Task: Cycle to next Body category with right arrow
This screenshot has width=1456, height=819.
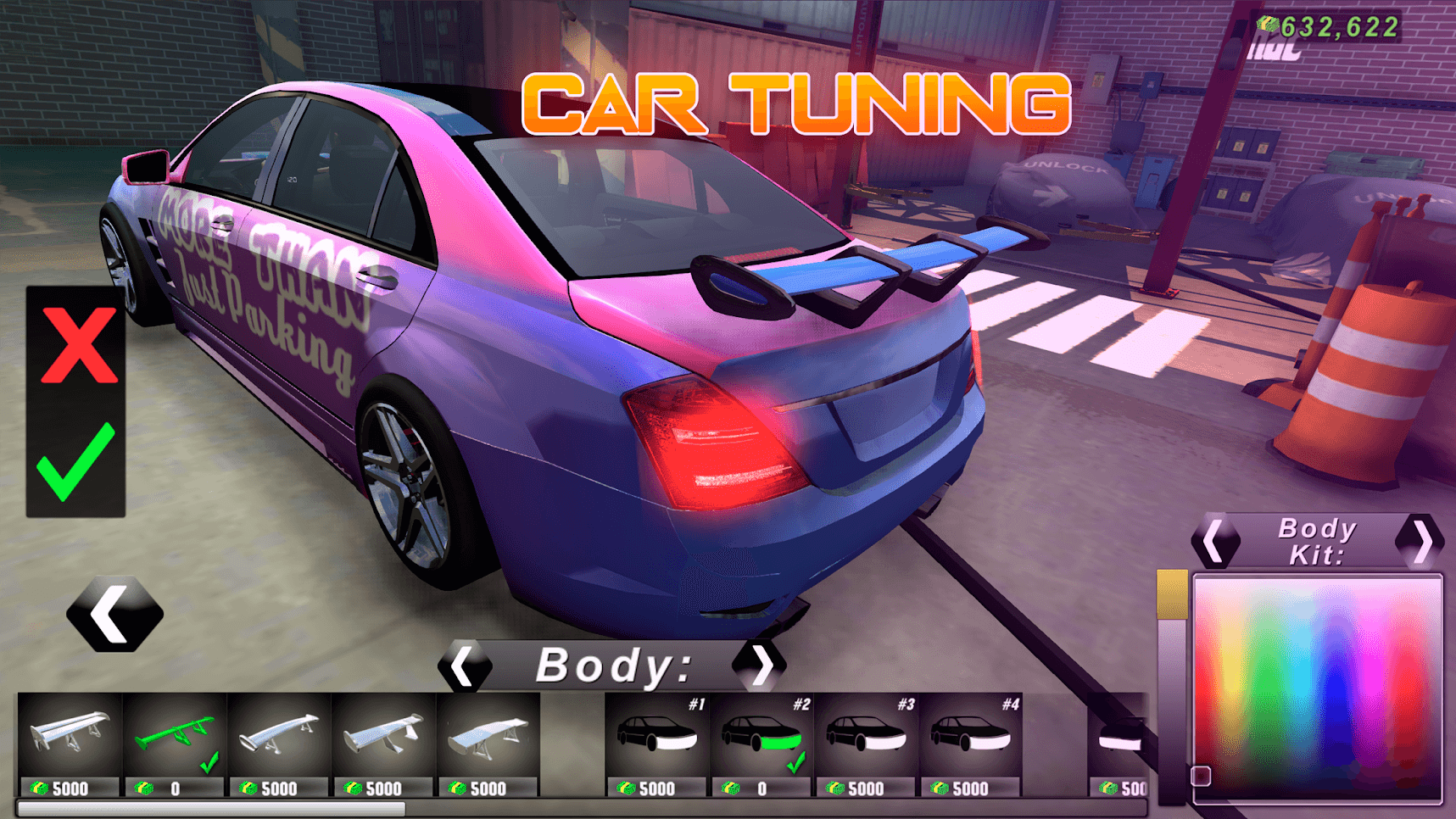Action: (x=762, y=666)
